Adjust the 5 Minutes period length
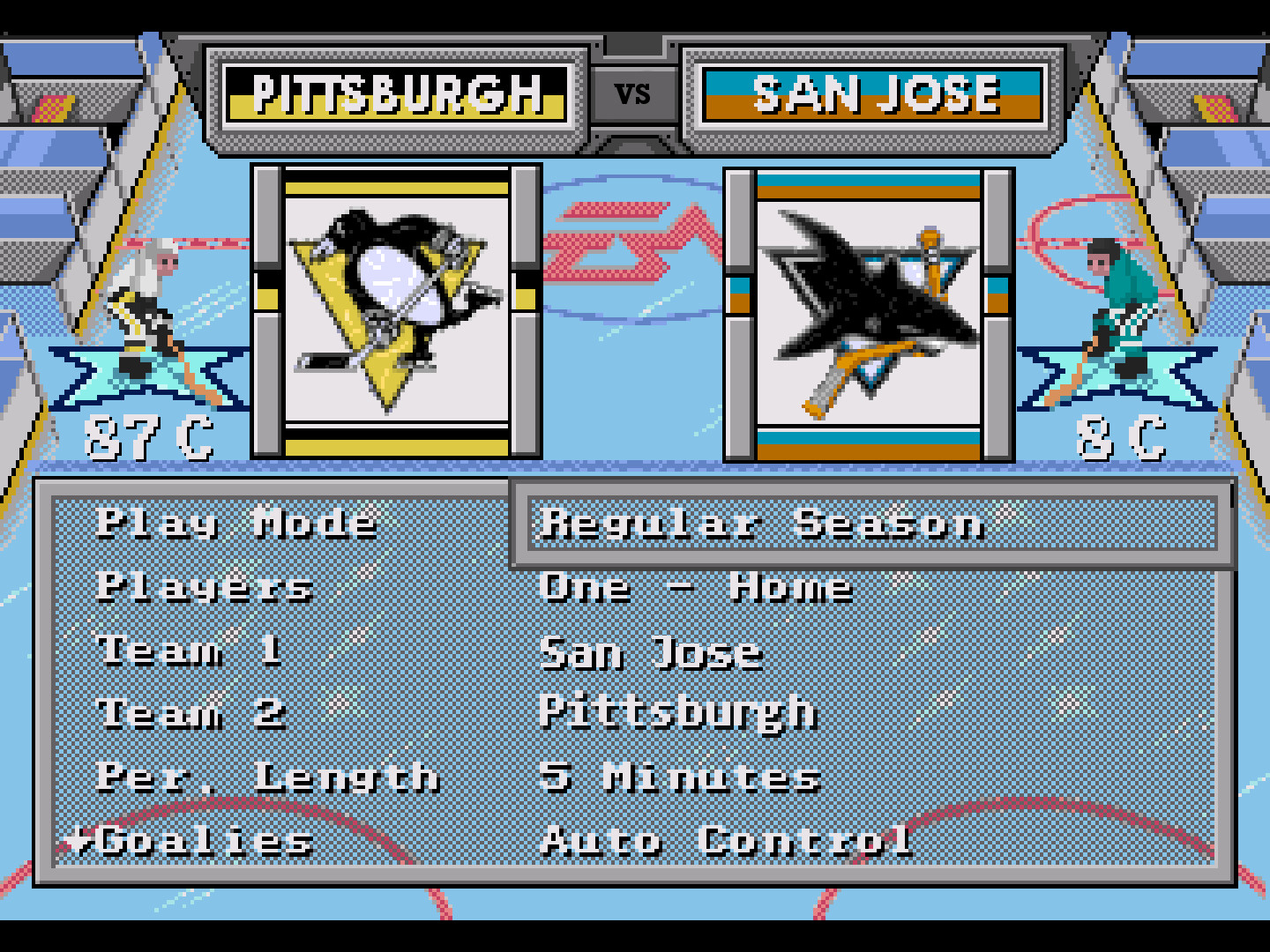Image resolution: width=1270 pixels, height=952 pixels. 680,777
